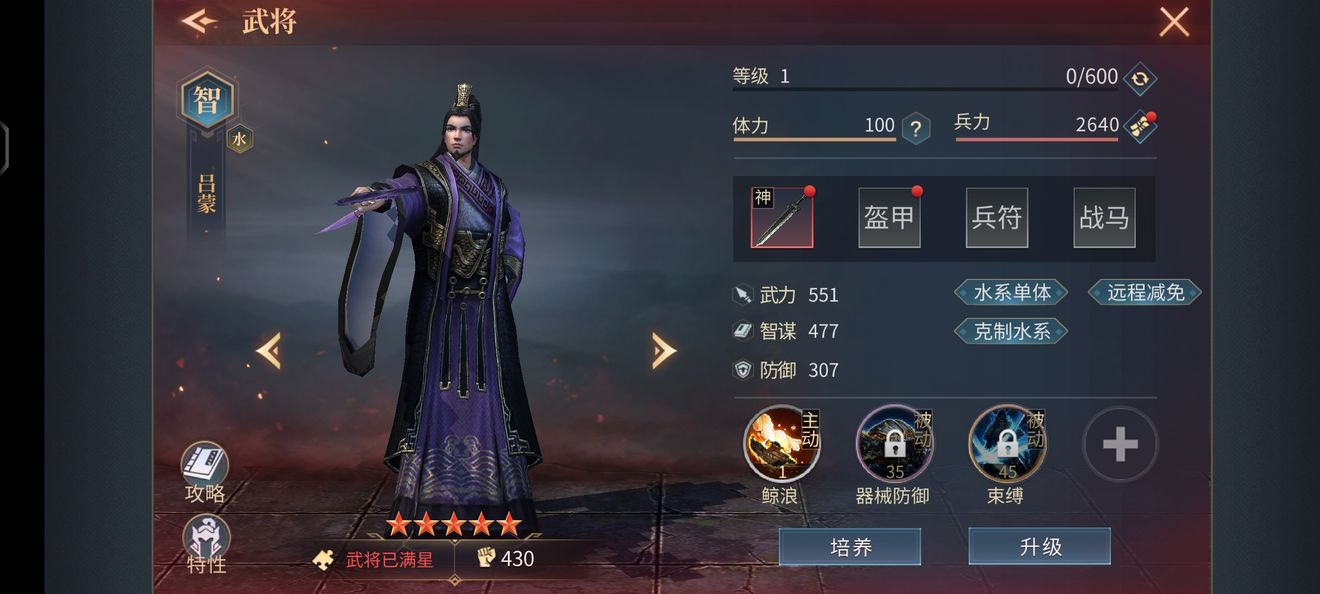Image resolution: width=1320 pixels, height=594 pixels.
Task: Click the level experience refresh icon
Action: click(x=1139, y=78)
